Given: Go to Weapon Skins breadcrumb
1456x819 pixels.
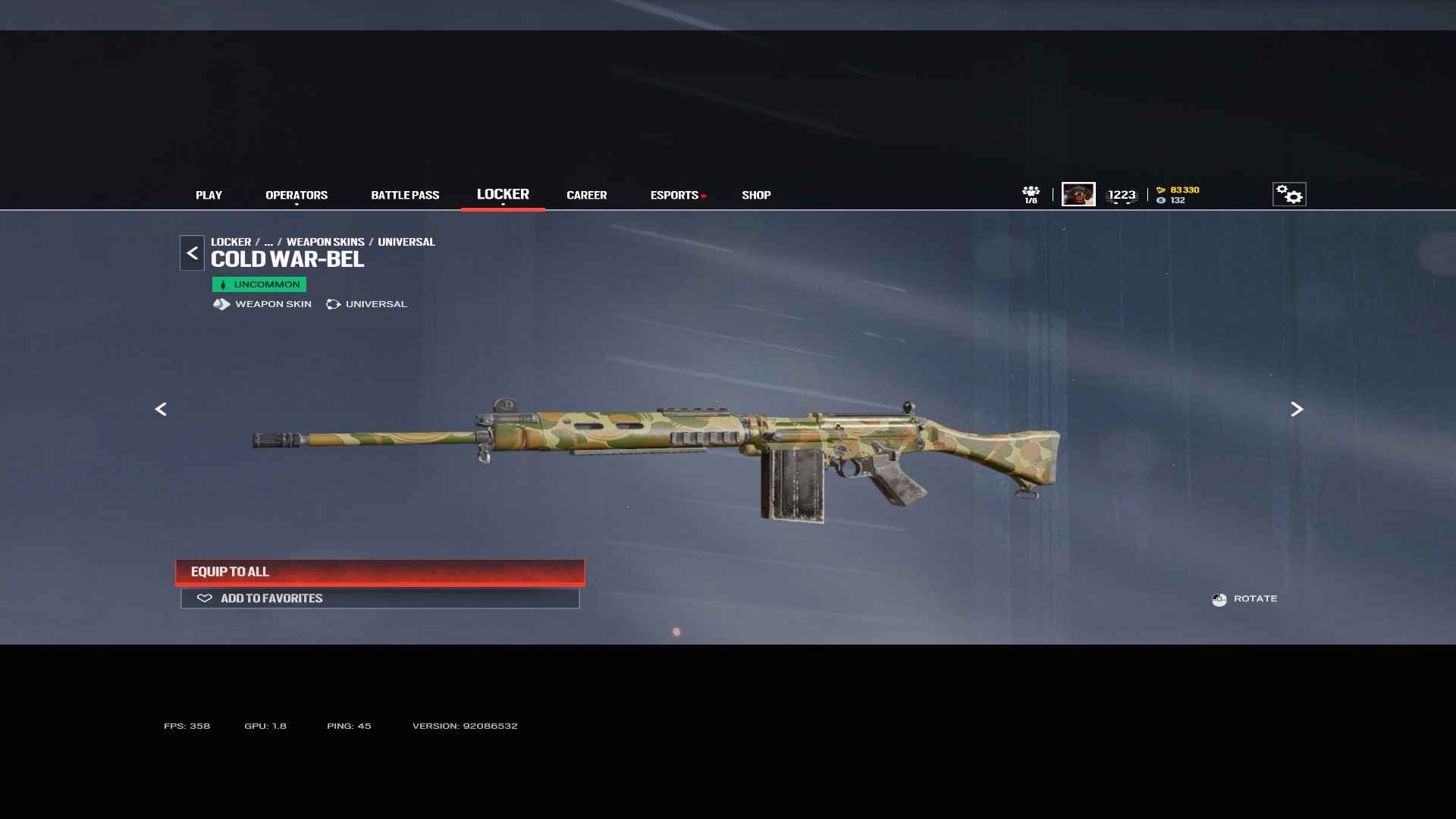Looking at the screenshot, I should point(325,242).
